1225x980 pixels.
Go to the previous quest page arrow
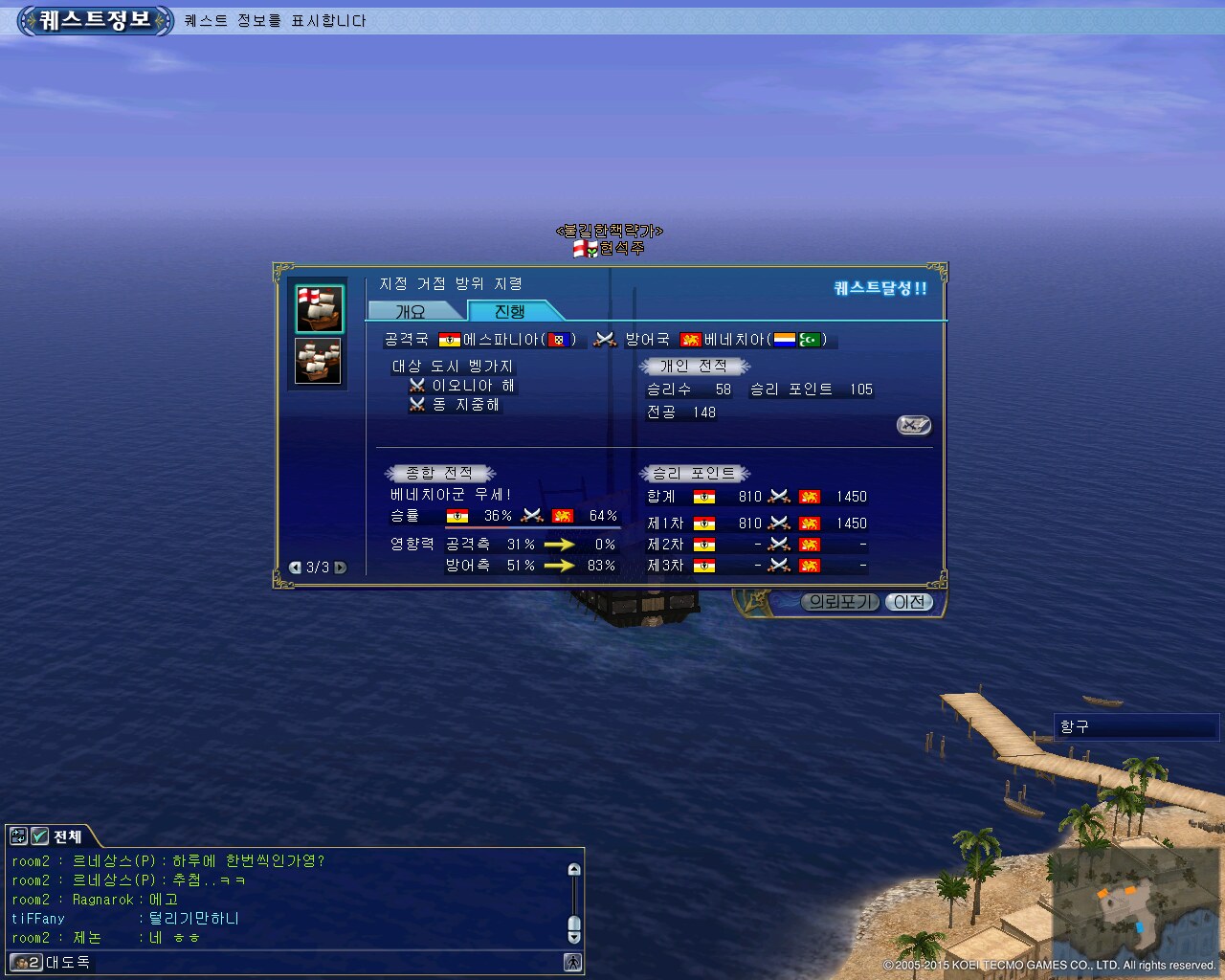[295, 568]
